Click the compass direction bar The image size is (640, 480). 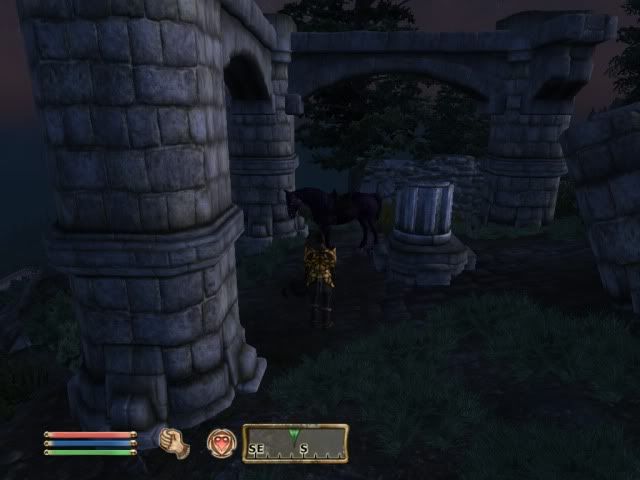(x=294, y=443)
